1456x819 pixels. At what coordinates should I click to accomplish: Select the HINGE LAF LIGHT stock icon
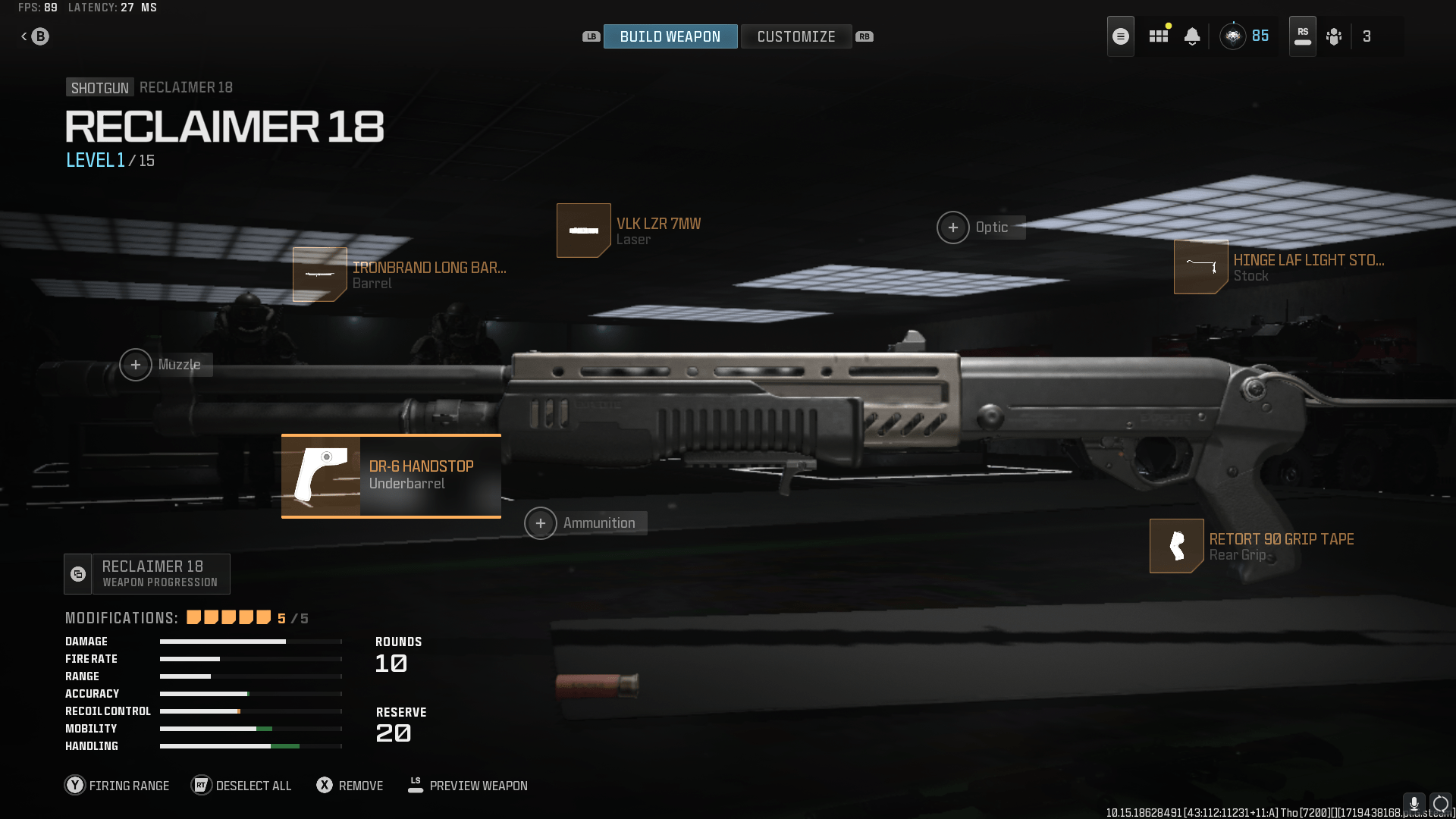coord(1200,267)
